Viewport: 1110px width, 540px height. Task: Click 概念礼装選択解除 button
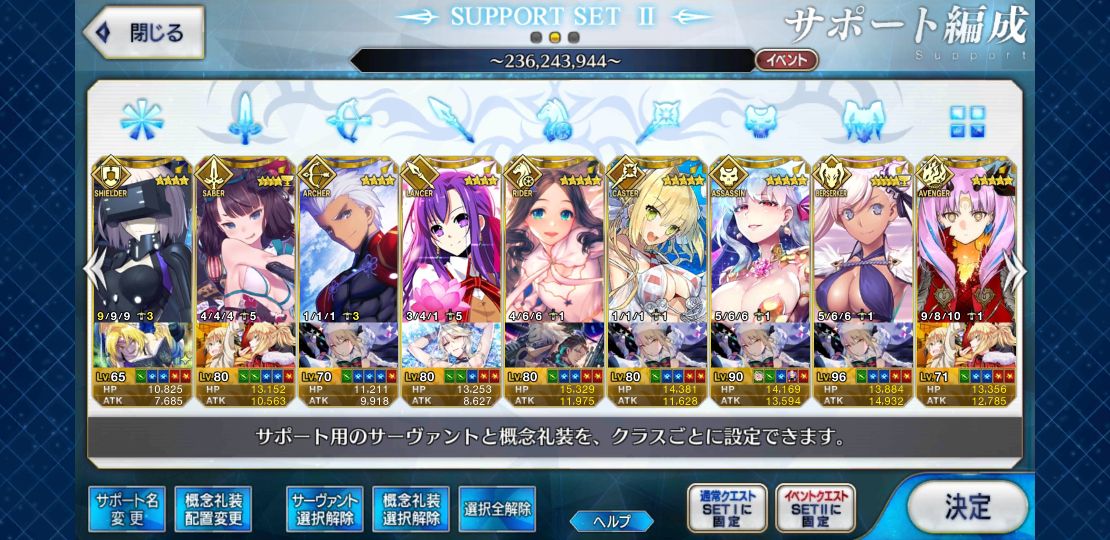point(411,509)
